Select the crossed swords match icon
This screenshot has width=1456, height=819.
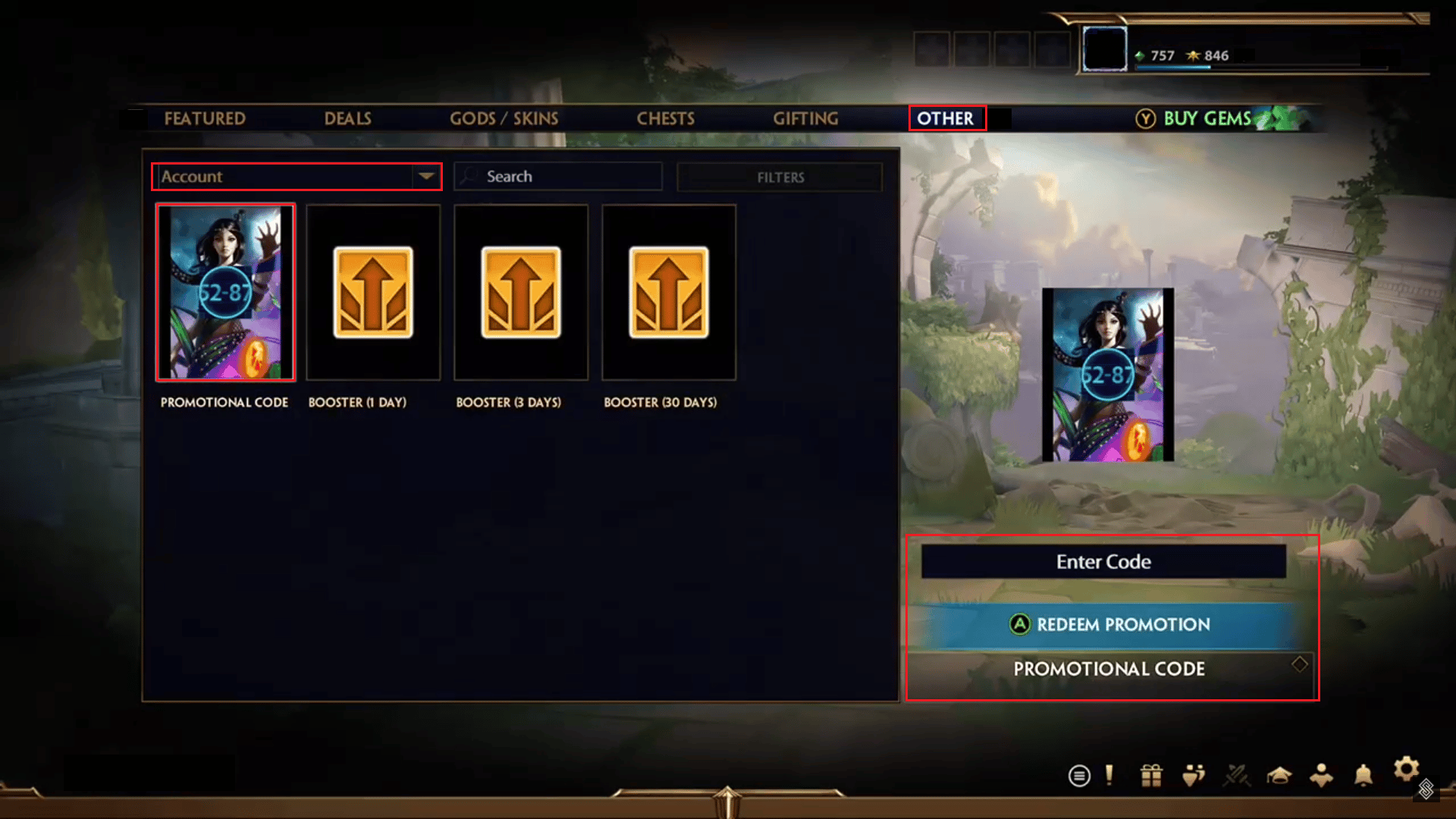pos(1236,776)
